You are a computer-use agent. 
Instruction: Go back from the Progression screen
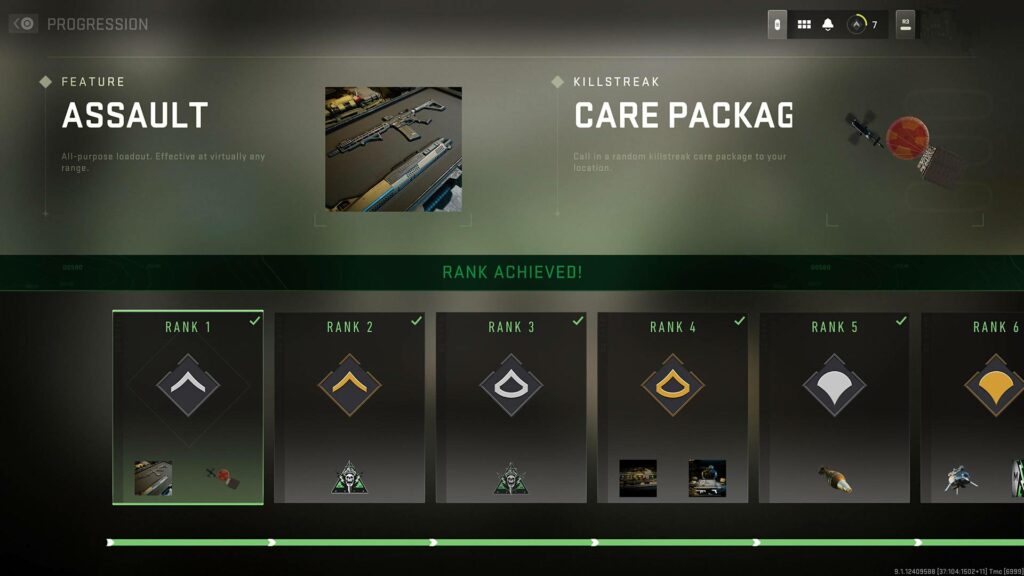point(24,23)
